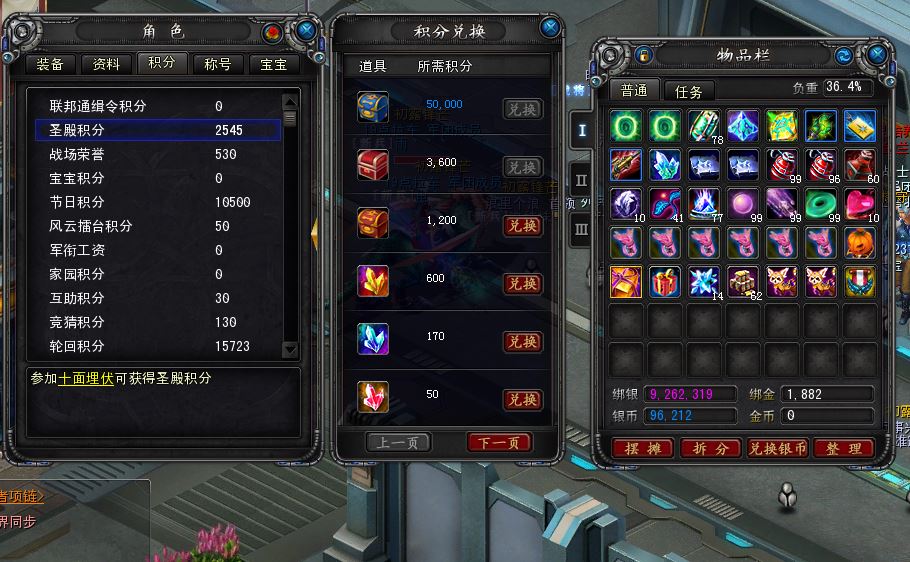This screenshot has width=910, height=562.
Task: Switch to the 任务 quest items tab
Action: [x=689, y=91]
